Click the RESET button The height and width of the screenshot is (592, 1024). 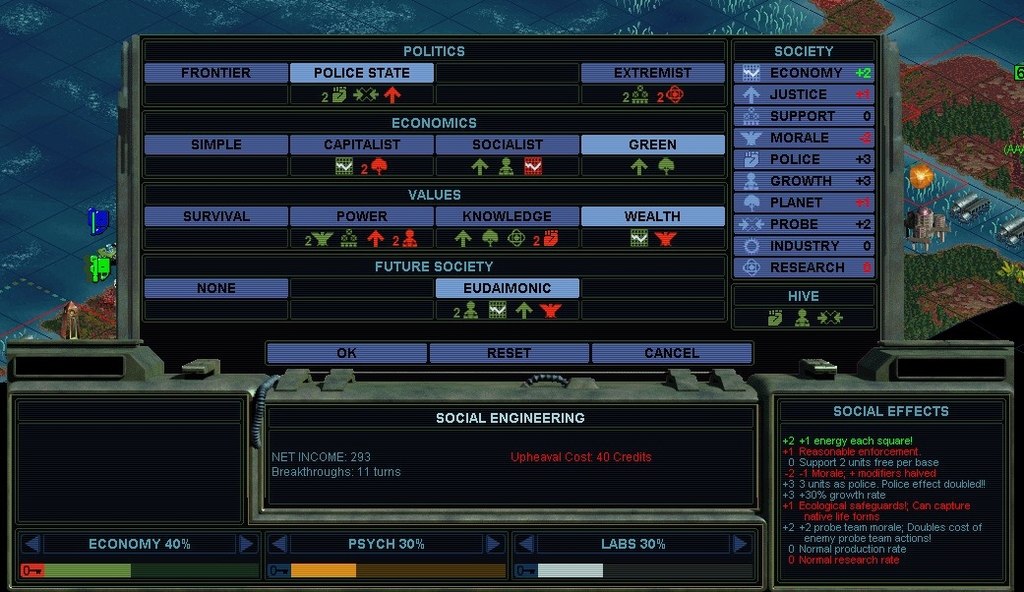(509, 353)
